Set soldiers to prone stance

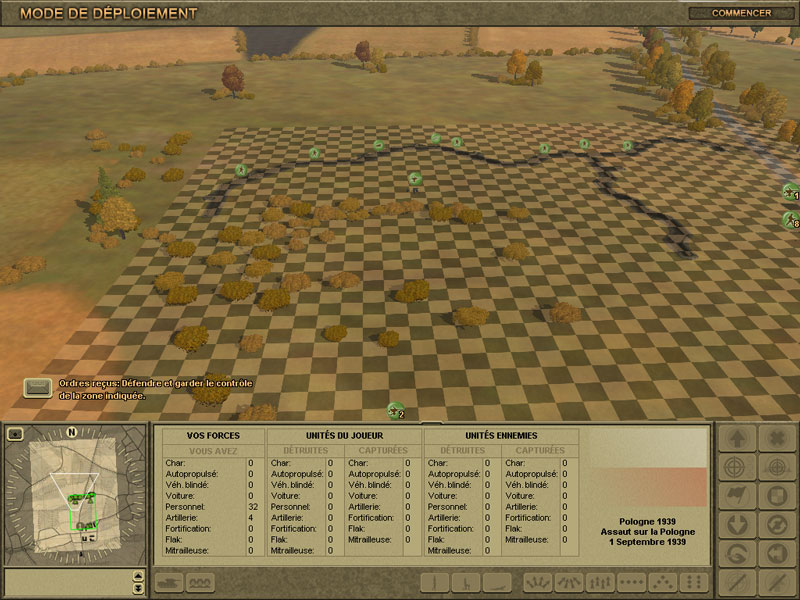[497, 582]
